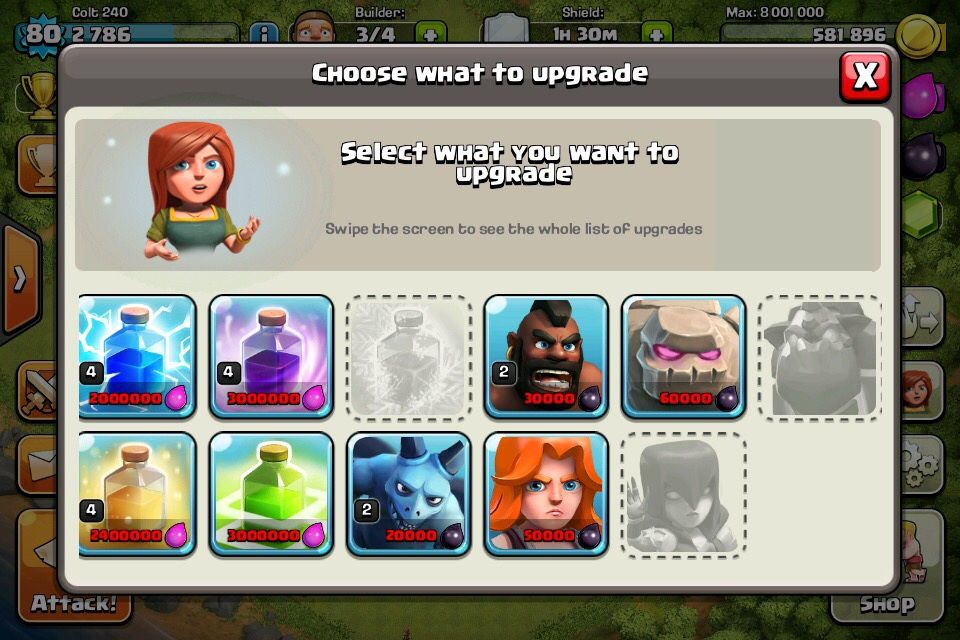Viewport: 960px width, 640px height.
Task: Pick the Hog Rider upgrade
Action: point(546,356)
